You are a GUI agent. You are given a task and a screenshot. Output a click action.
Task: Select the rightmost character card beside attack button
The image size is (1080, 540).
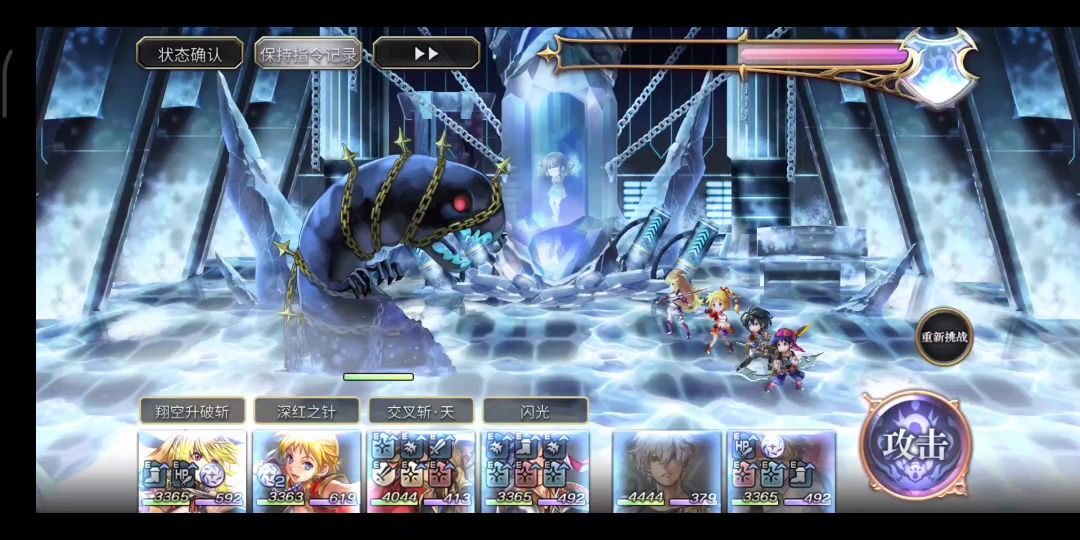[781, 470]
